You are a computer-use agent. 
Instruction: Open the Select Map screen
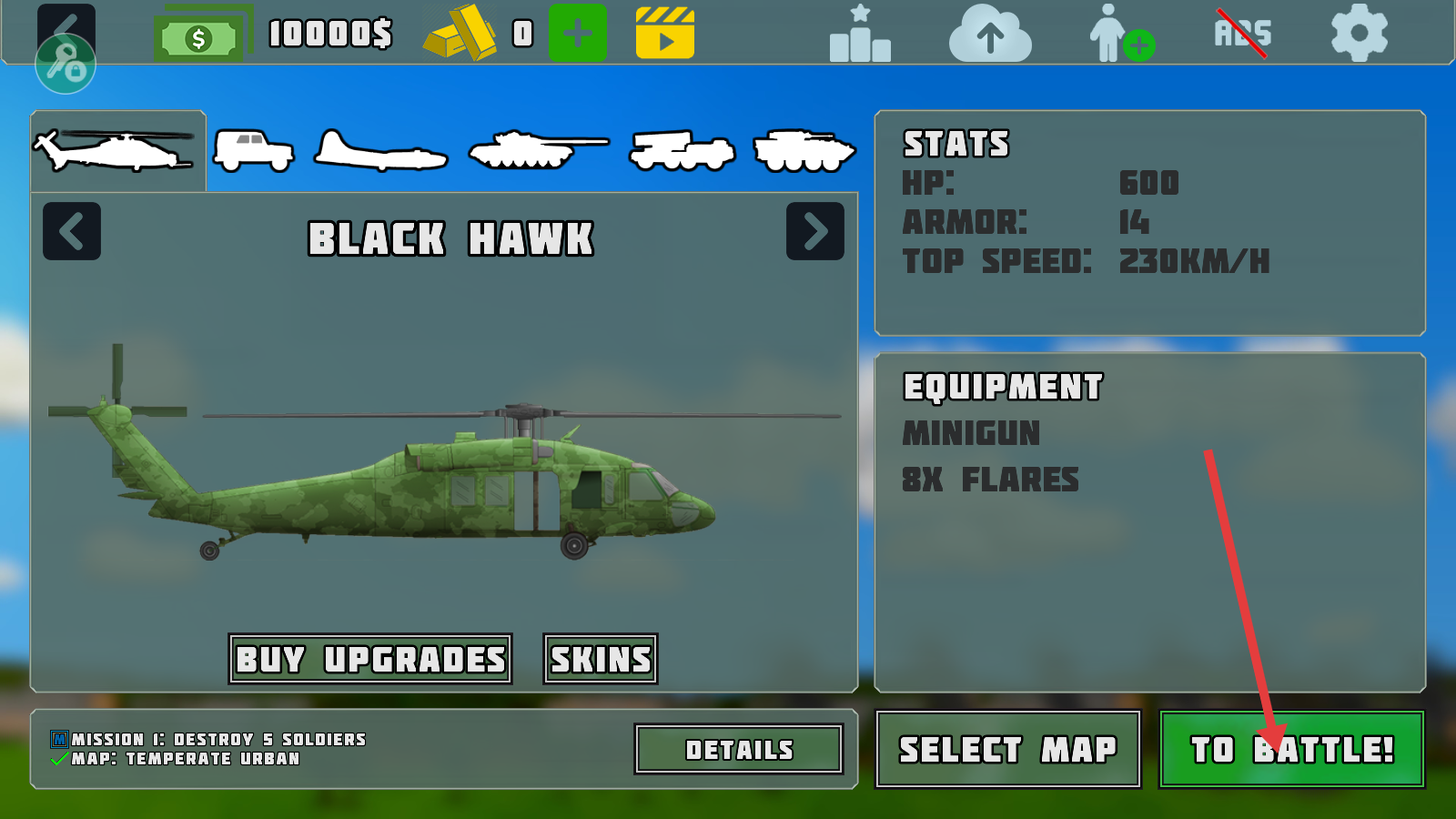[1007, 749]
